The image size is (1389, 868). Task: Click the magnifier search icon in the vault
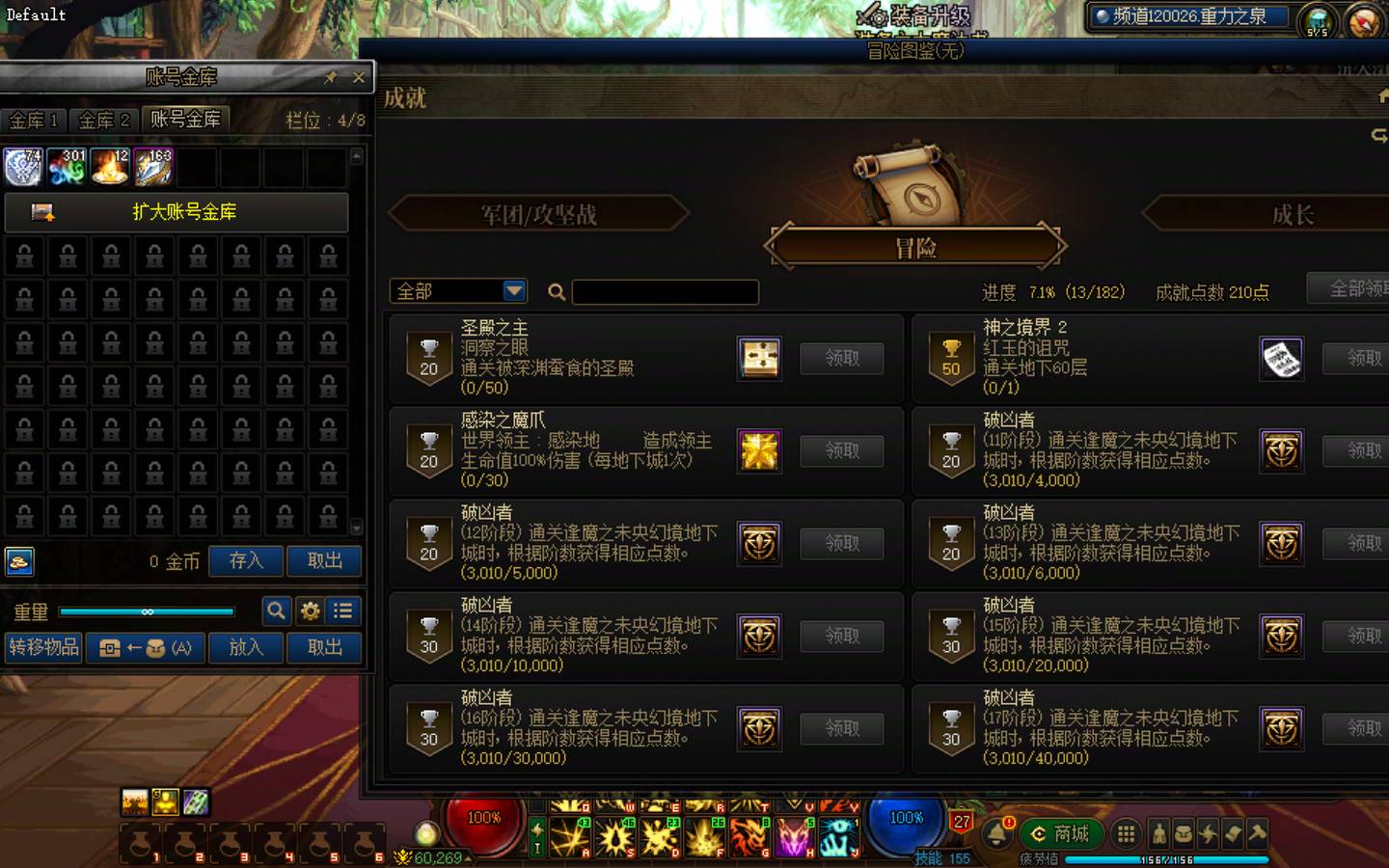(277, 610)
